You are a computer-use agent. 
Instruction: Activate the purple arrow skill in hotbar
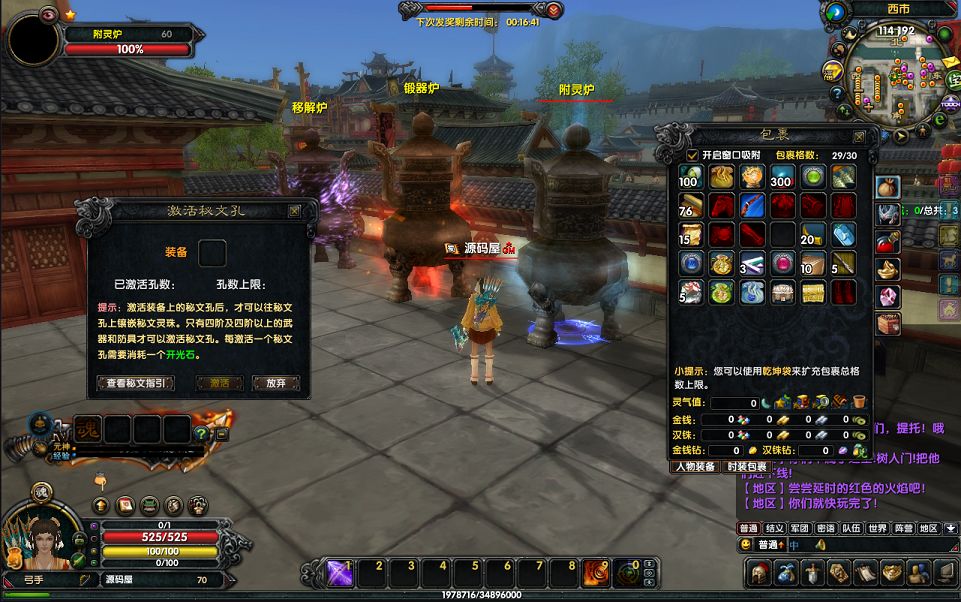[337, 572]
